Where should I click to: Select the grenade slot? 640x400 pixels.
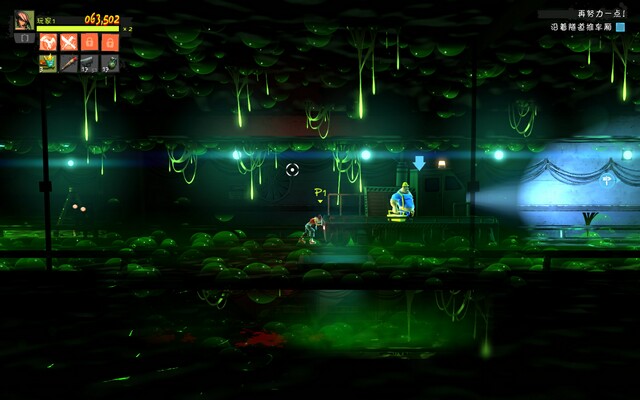(x=110, y=63)
